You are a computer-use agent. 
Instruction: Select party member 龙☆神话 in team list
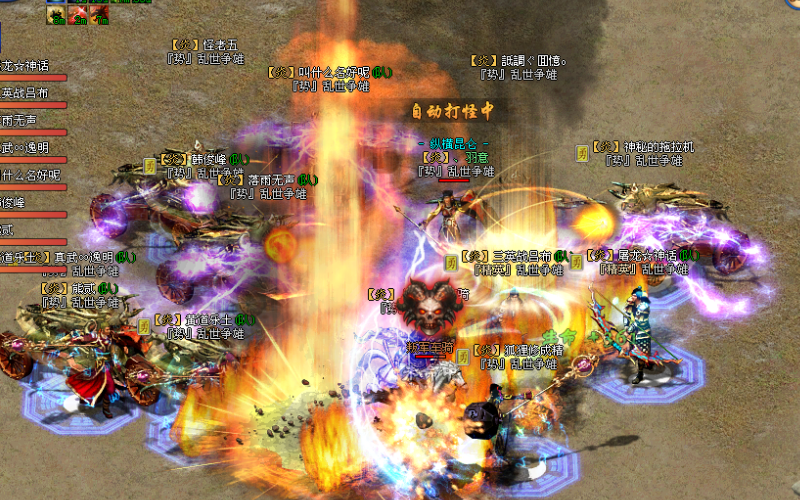(x=26, y=66)
